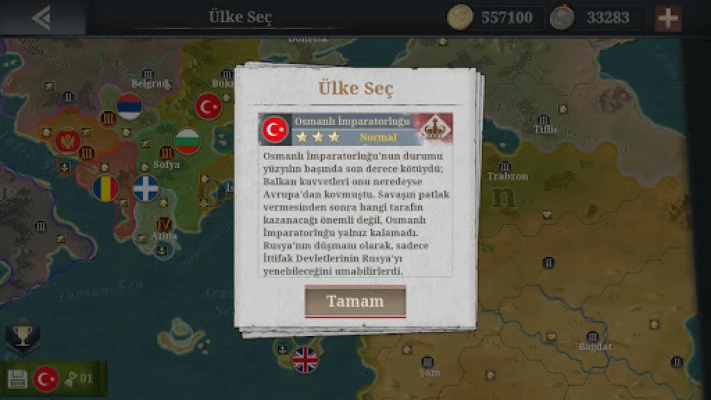Open the trophy achievements icon
Viewport: 711px width, 400px height.
[x=22, y=335]
